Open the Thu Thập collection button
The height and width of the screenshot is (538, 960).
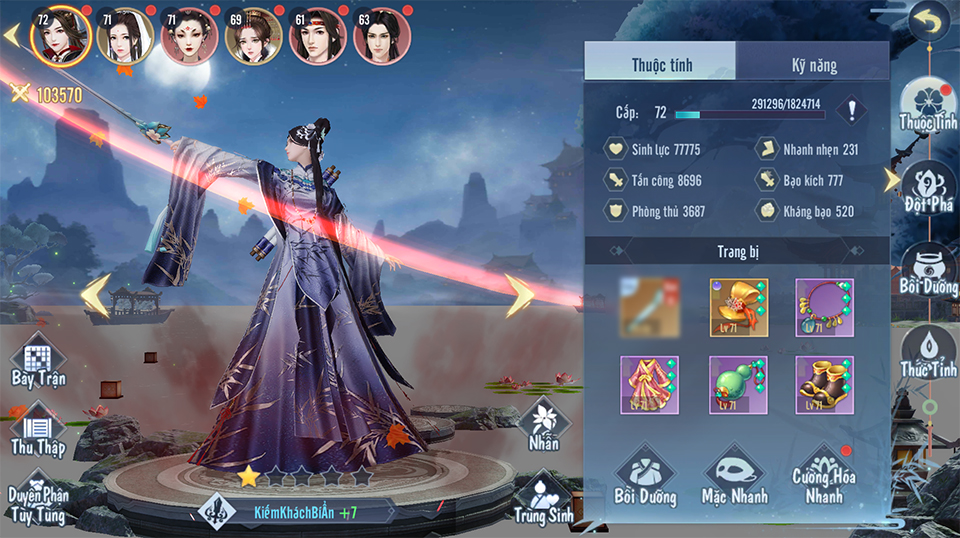38,430
